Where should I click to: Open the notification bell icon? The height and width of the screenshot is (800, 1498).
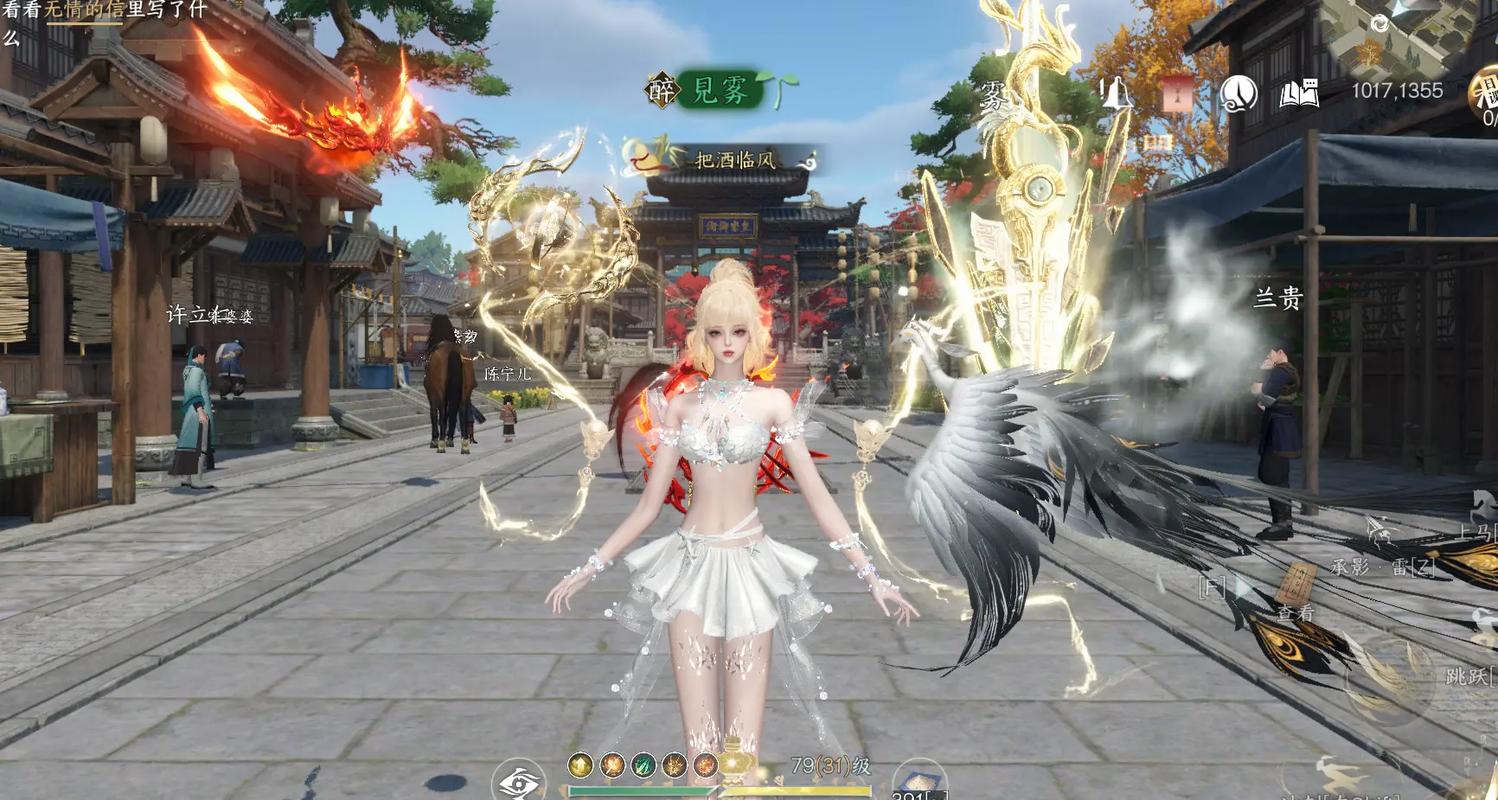[x=1115, y=93]
